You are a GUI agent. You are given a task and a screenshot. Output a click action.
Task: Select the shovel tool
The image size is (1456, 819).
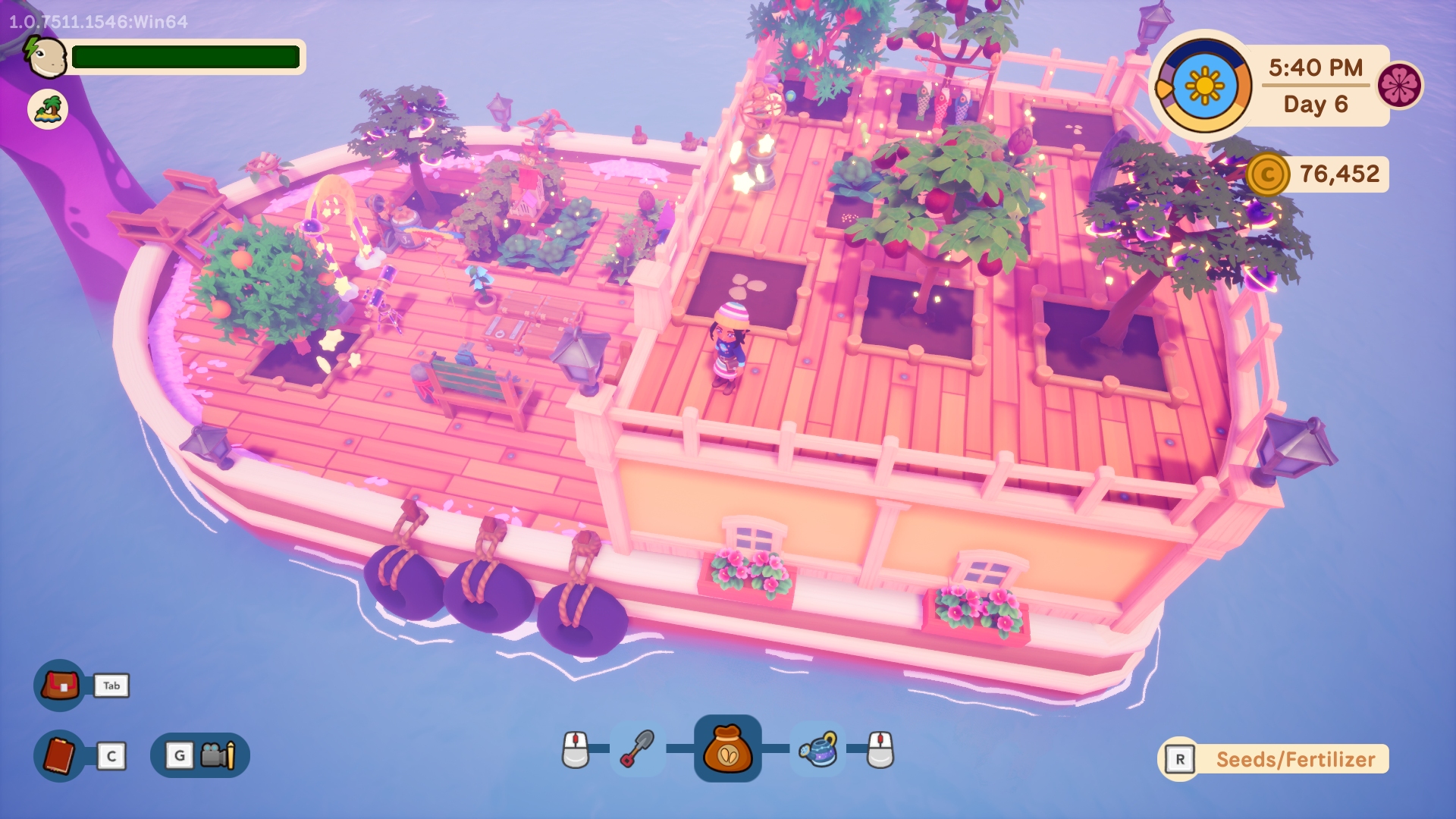(x=638, y=749)
